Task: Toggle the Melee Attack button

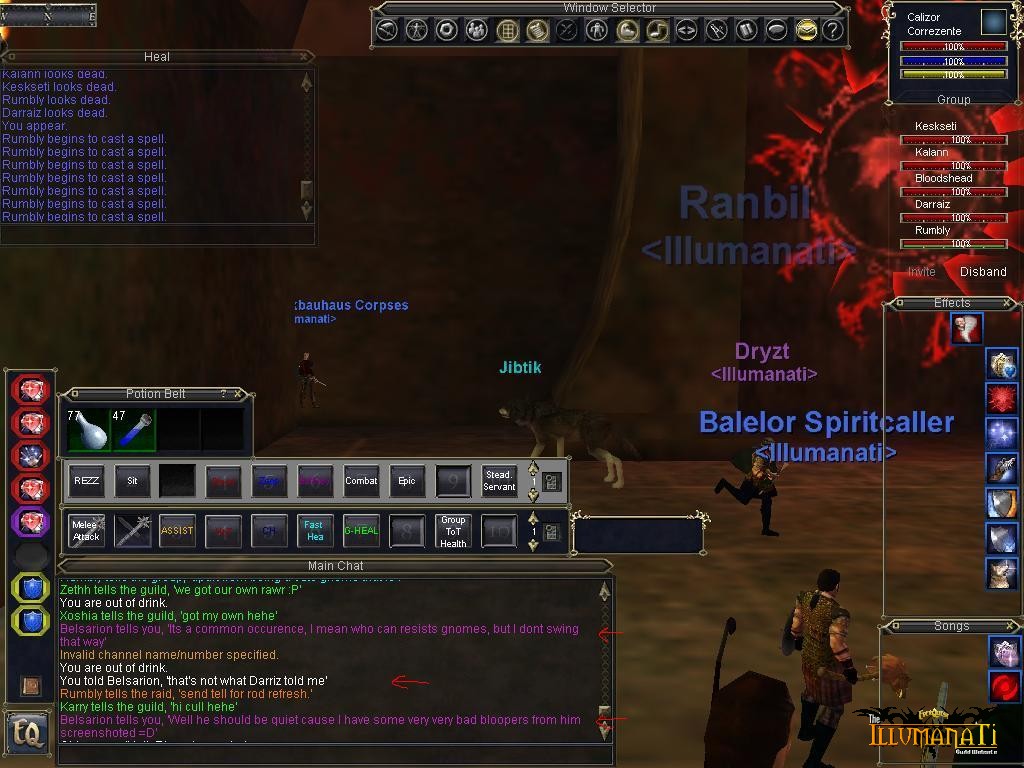Action: [87, 531]
